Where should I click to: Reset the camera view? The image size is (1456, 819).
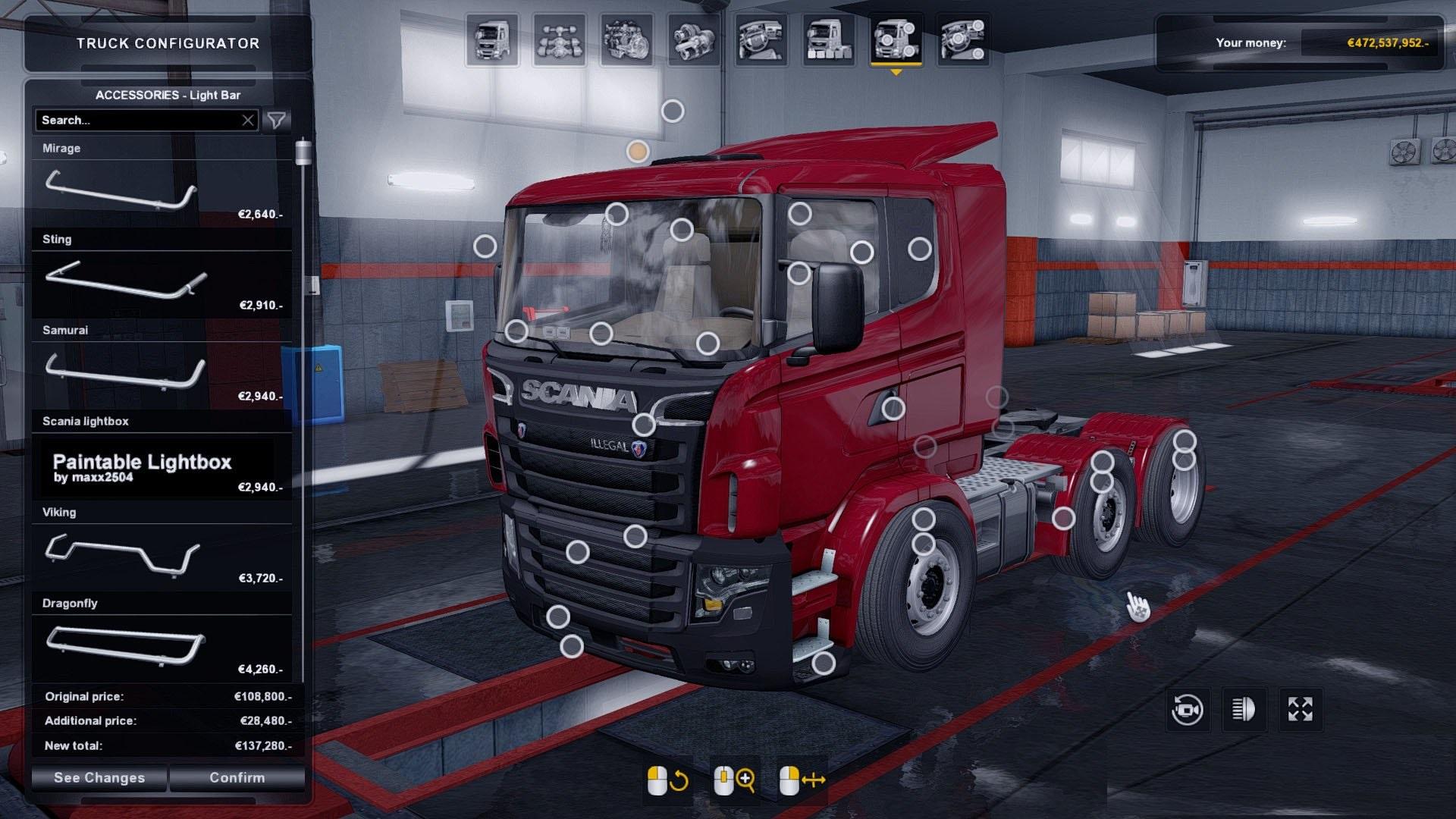point(1187,710)
